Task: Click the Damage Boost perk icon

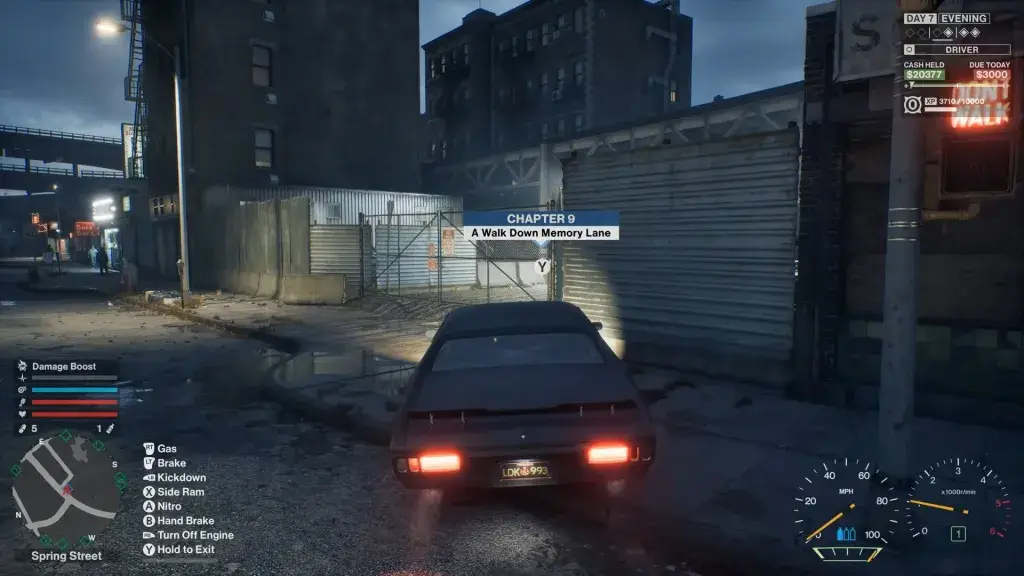Action: pyautogui.click(x=22, y=366)
